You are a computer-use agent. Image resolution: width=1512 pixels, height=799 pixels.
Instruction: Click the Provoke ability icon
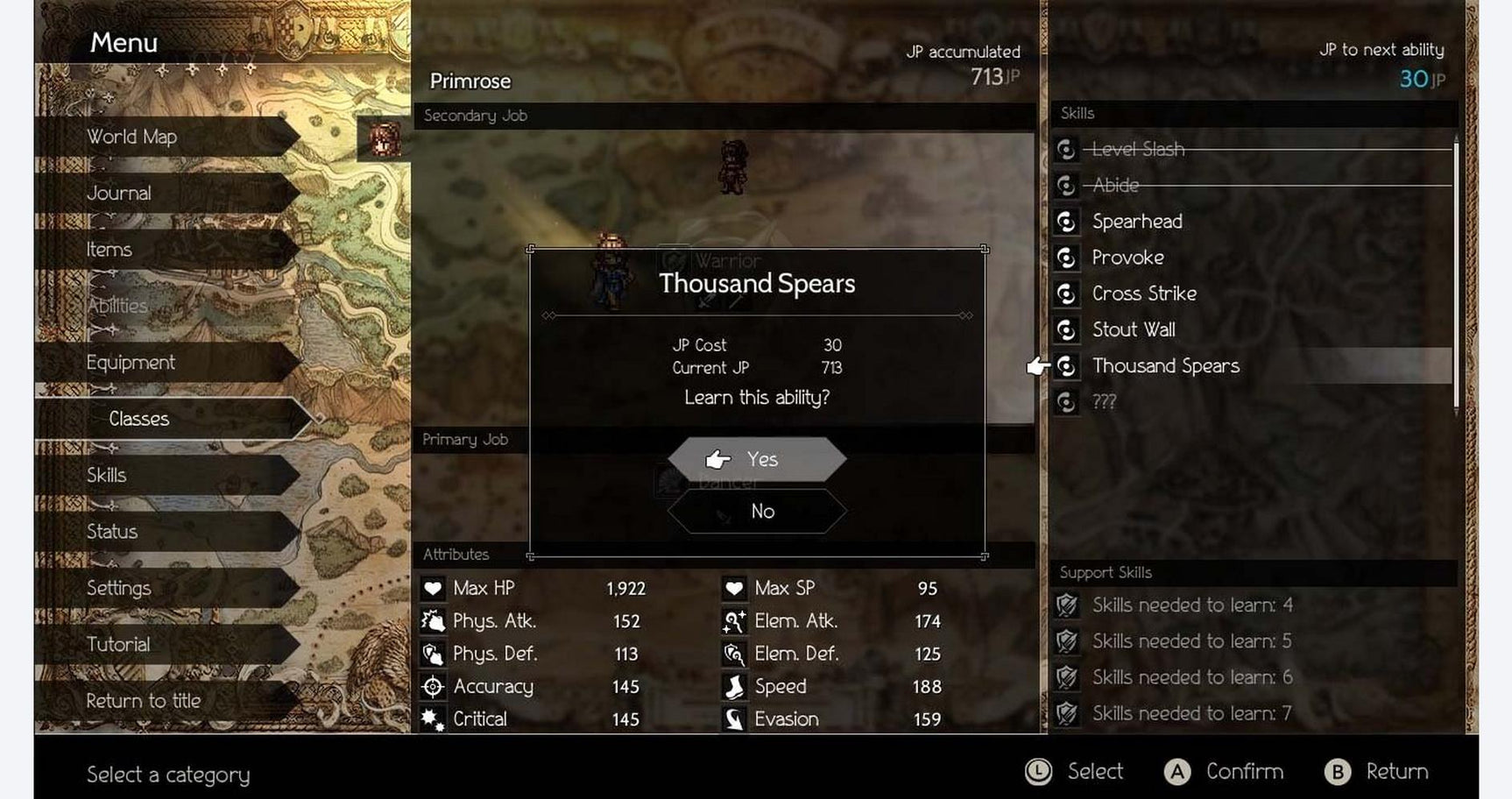[x=1066, y=258]
